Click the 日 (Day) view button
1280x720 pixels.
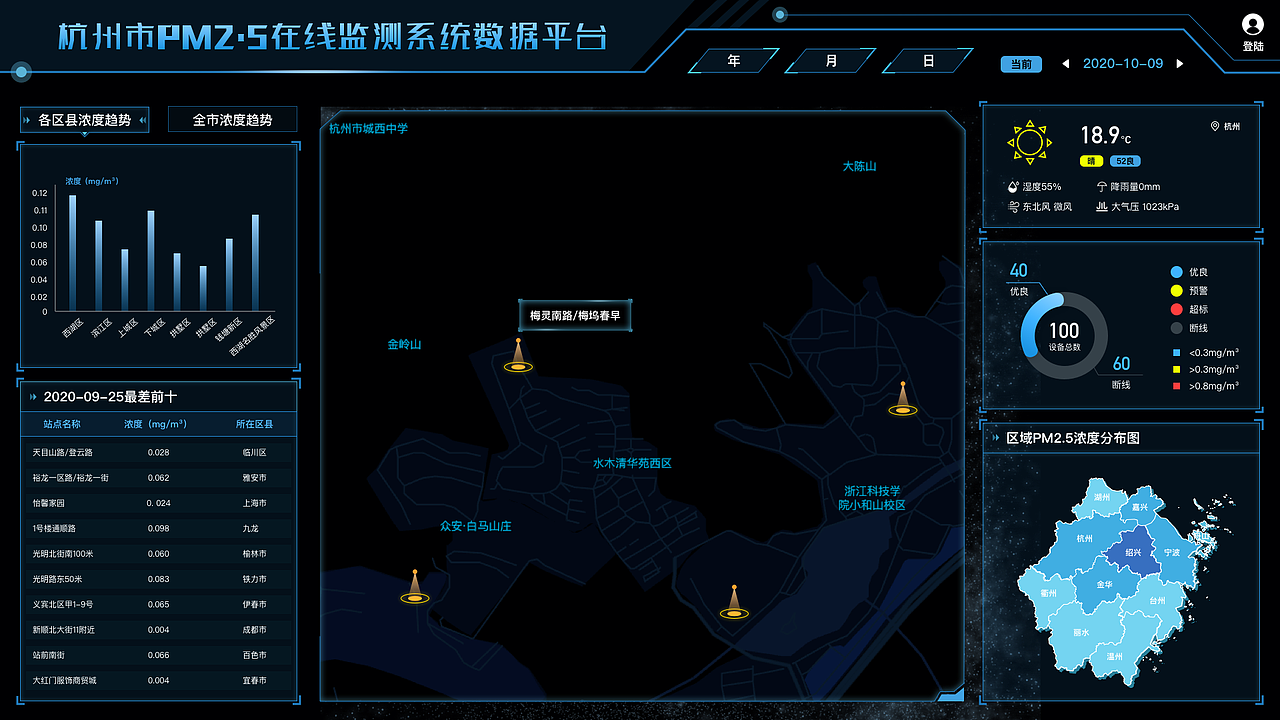(x=926, y=61)
